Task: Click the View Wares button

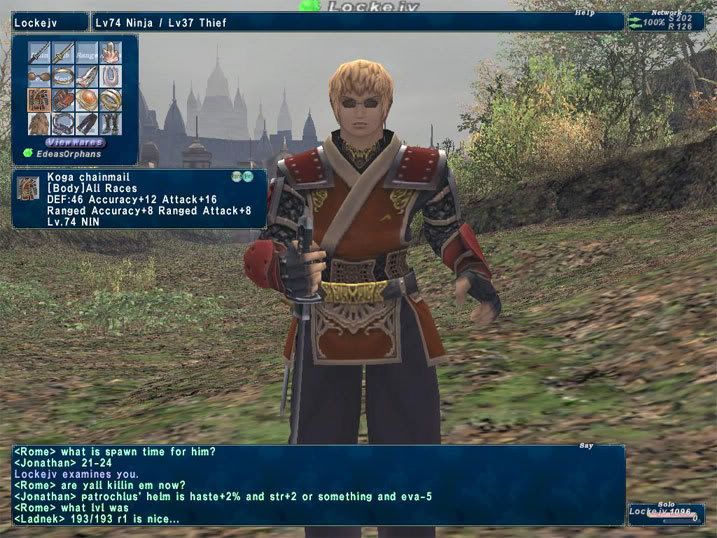Action: pyautogui.click(x=75, y=141)
